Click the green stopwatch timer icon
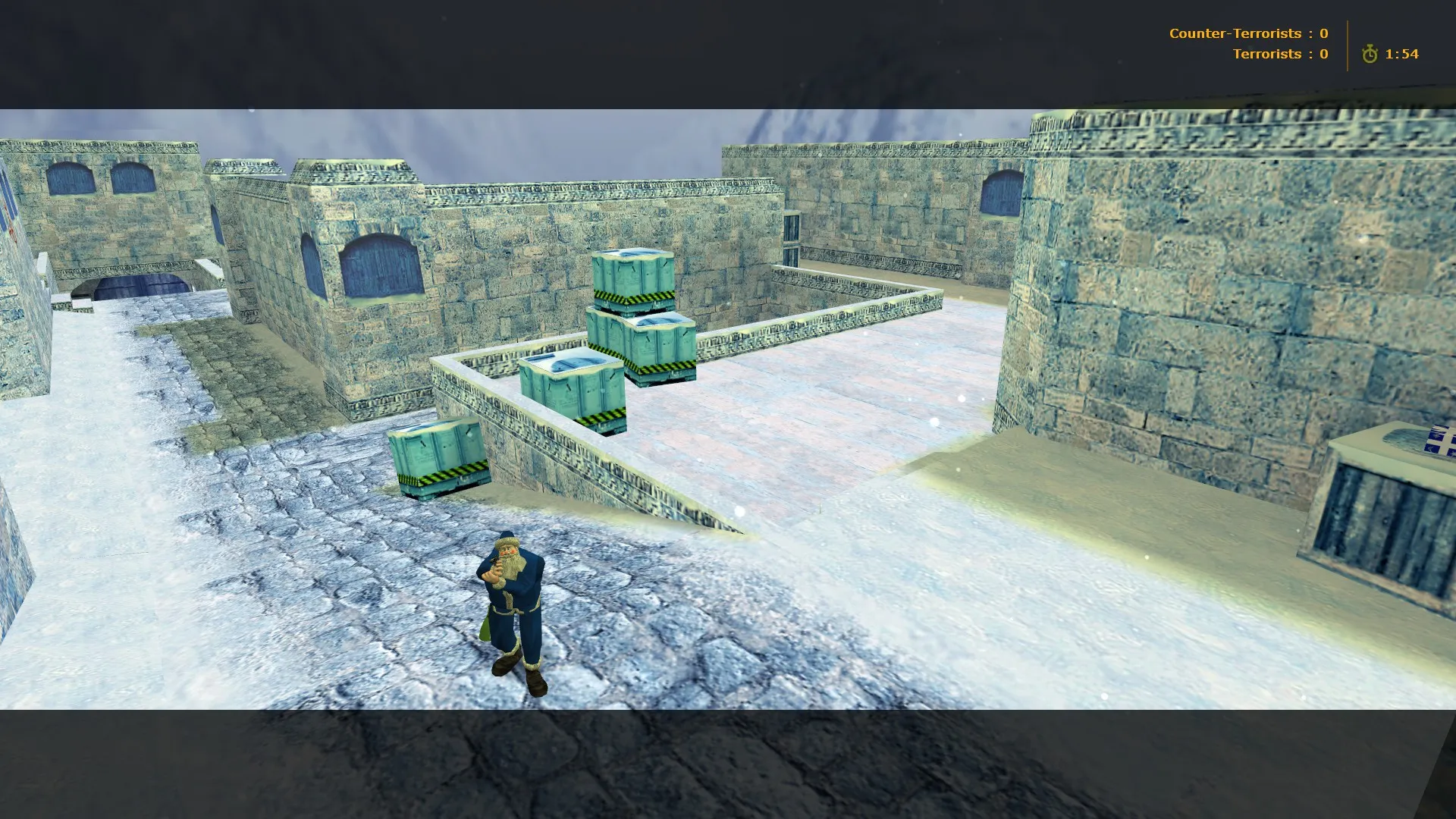Viewport: 1456px width, 819px height. [1371, 54]
